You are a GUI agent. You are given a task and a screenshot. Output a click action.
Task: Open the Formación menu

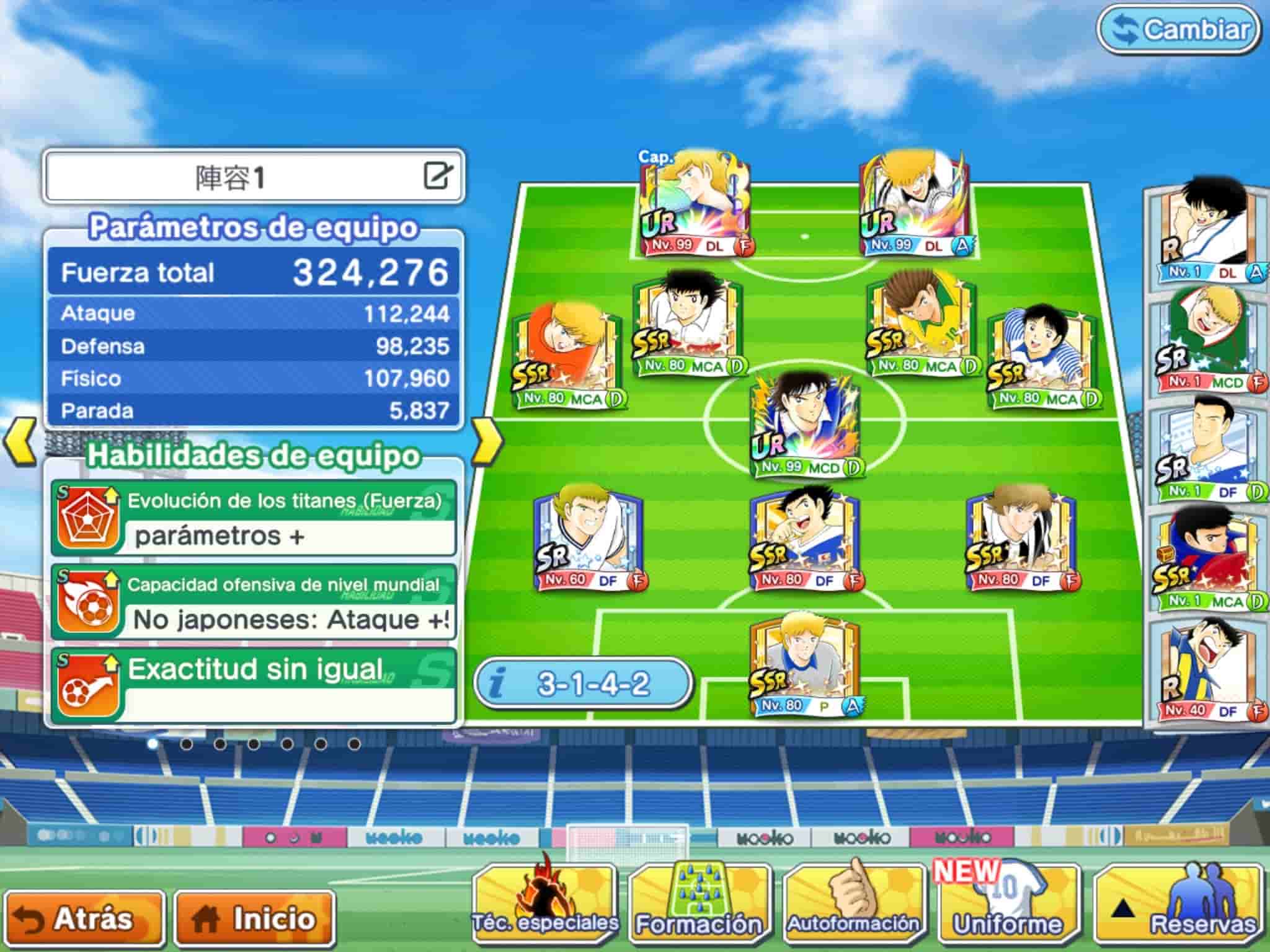[699, 906]
